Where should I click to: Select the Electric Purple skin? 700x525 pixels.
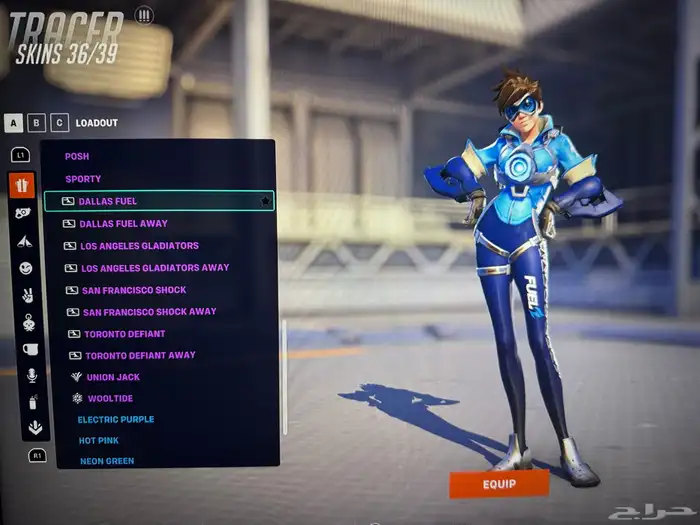[116, 419]
